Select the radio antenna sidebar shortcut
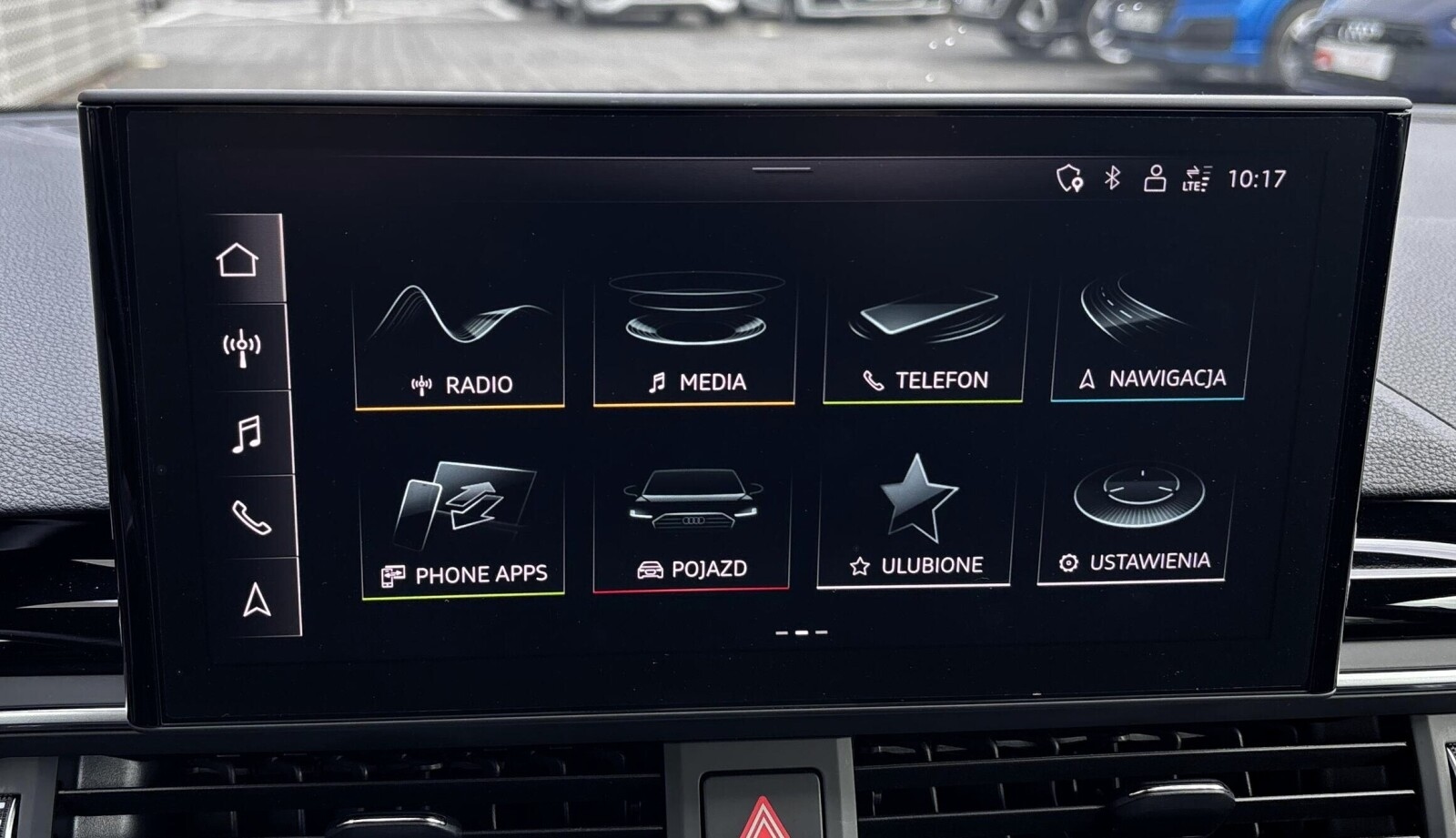This screenshot has width=1456, height=838. pos(242,348)
